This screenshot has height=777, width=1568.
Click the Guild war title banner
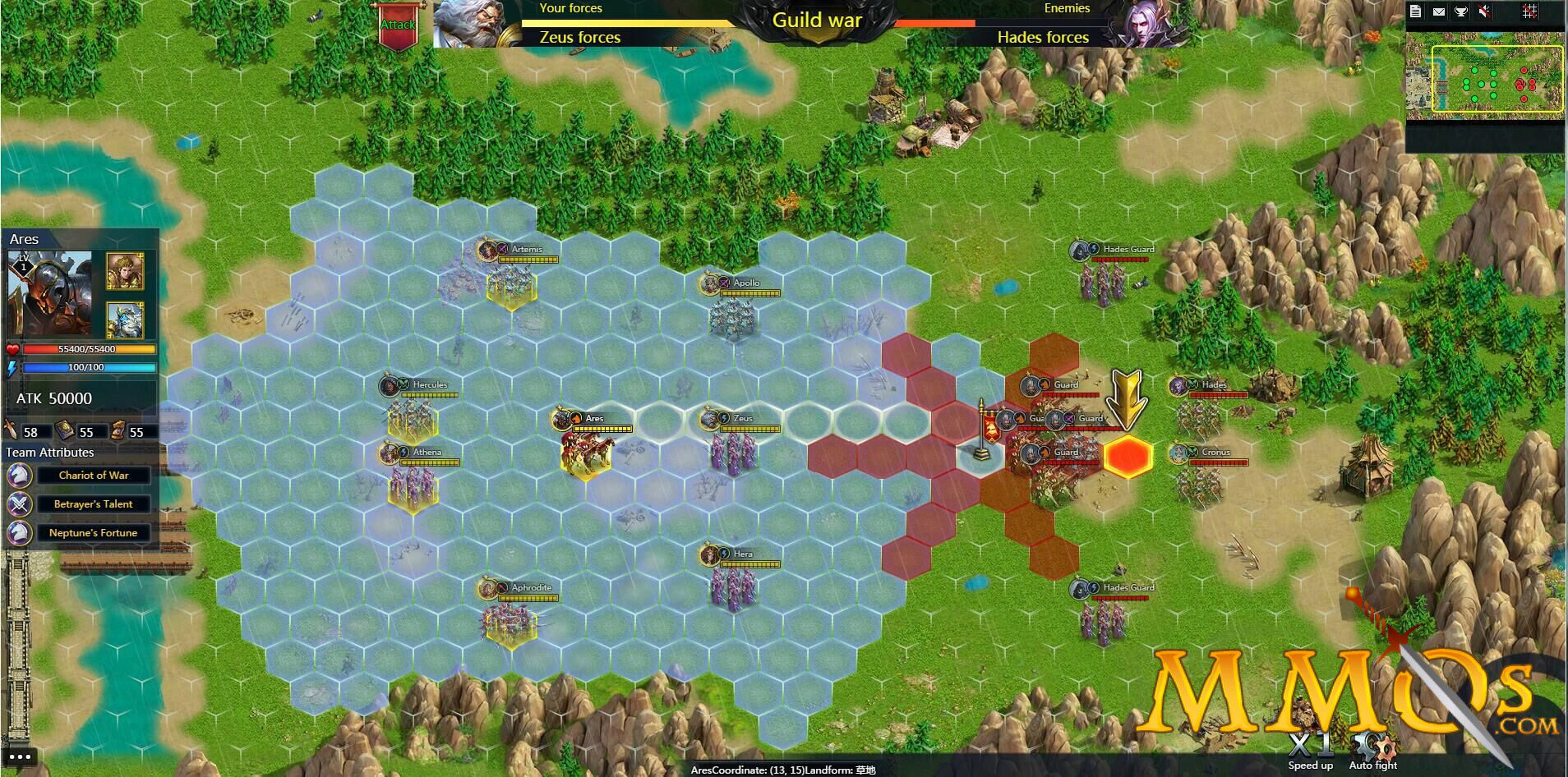[817, 20]
